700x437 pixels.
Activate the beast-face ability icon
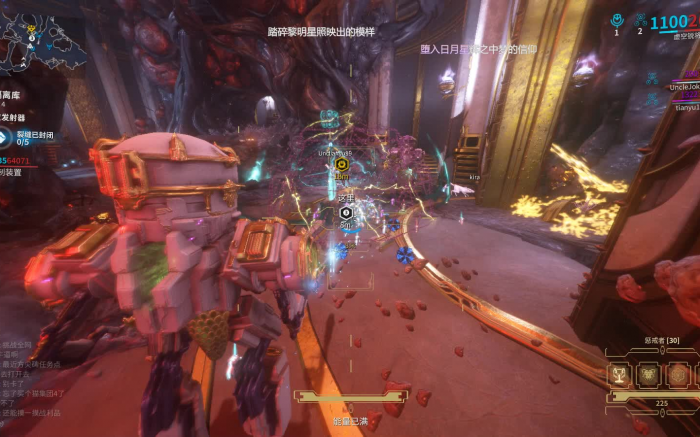(x=648, y=375)
